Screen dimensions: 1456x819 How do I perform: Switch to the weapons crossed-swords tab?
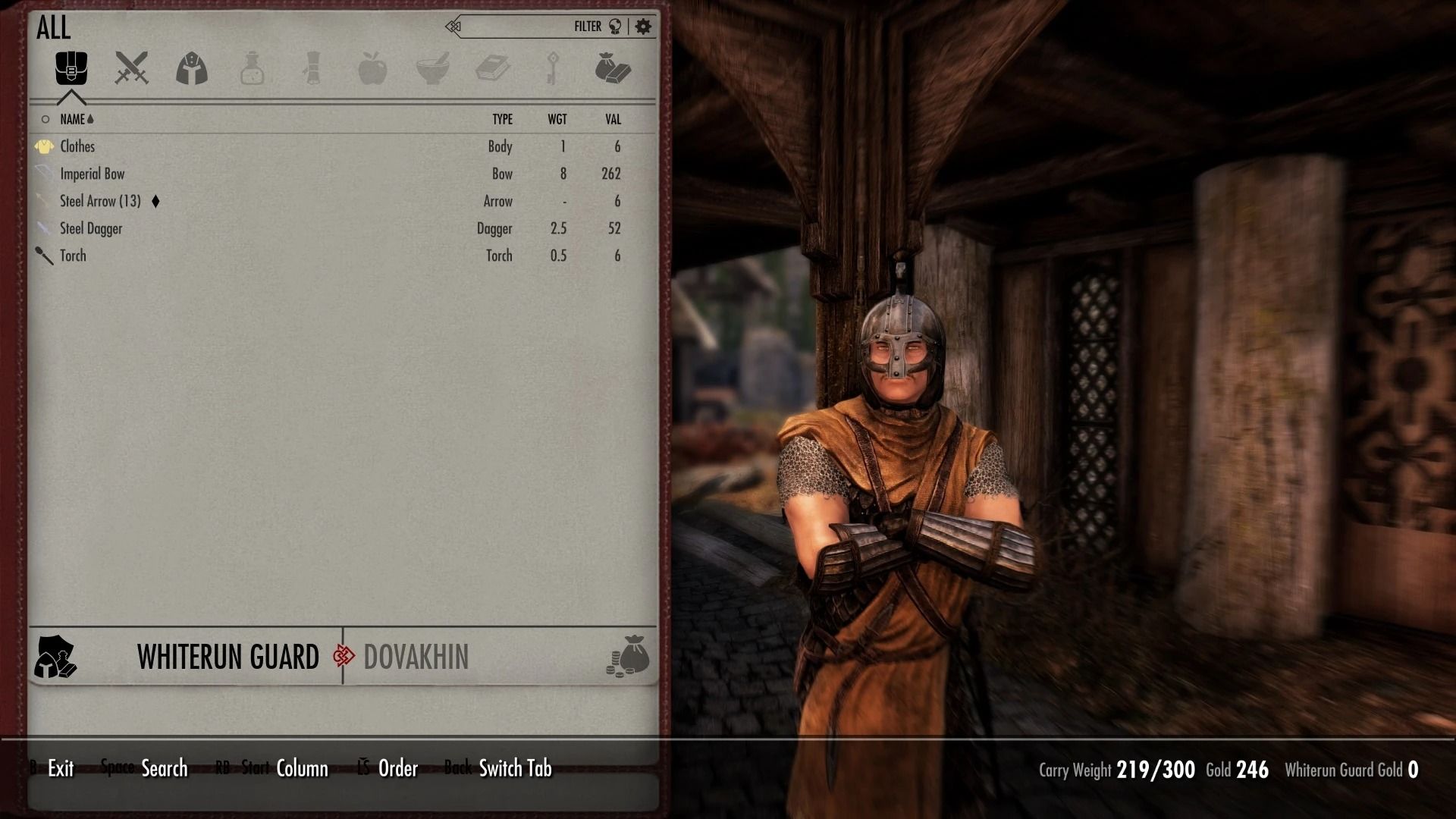(x=131, y=68)
